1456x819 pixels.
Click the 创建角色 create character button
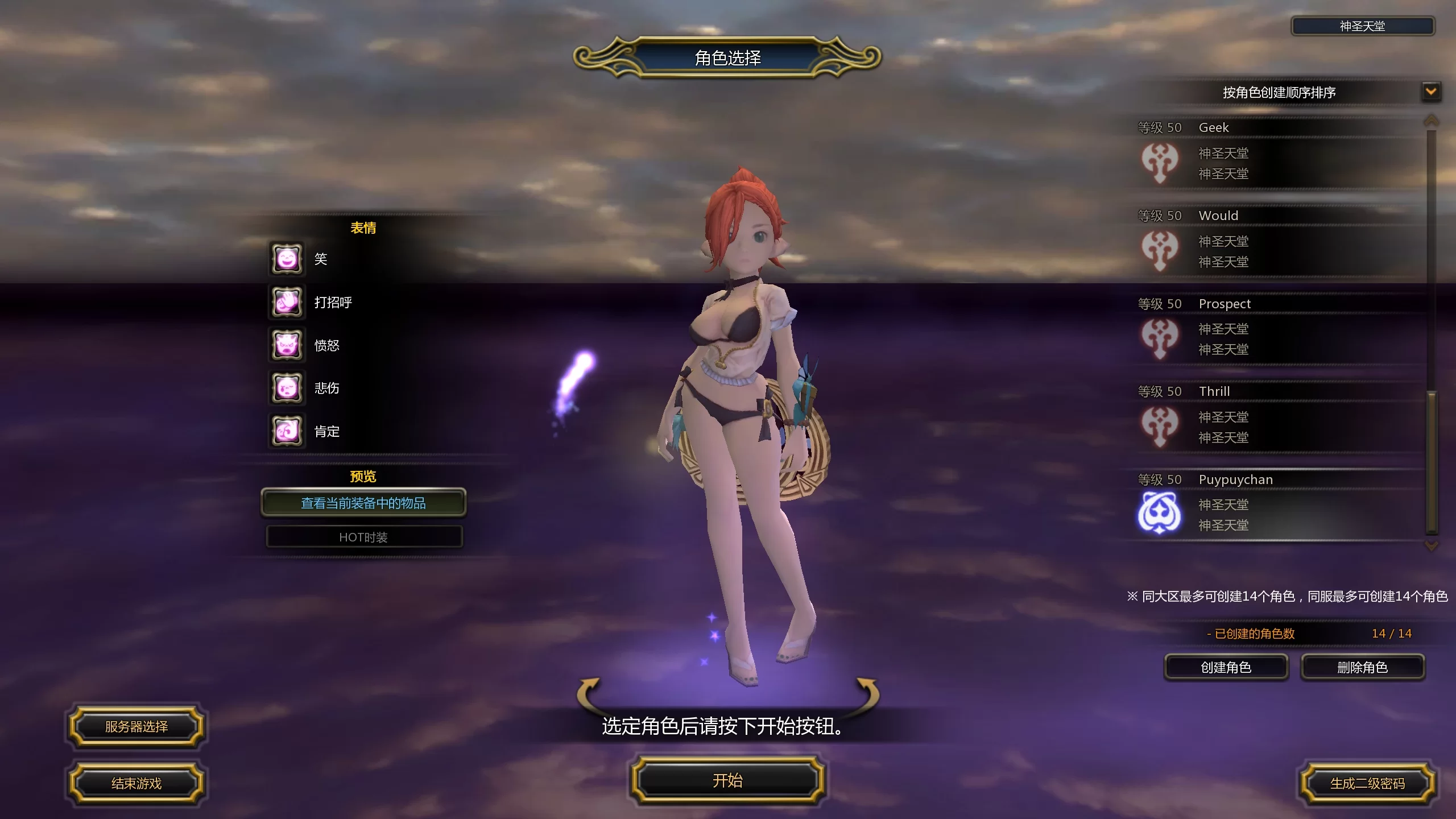[x=1226, y=667]
